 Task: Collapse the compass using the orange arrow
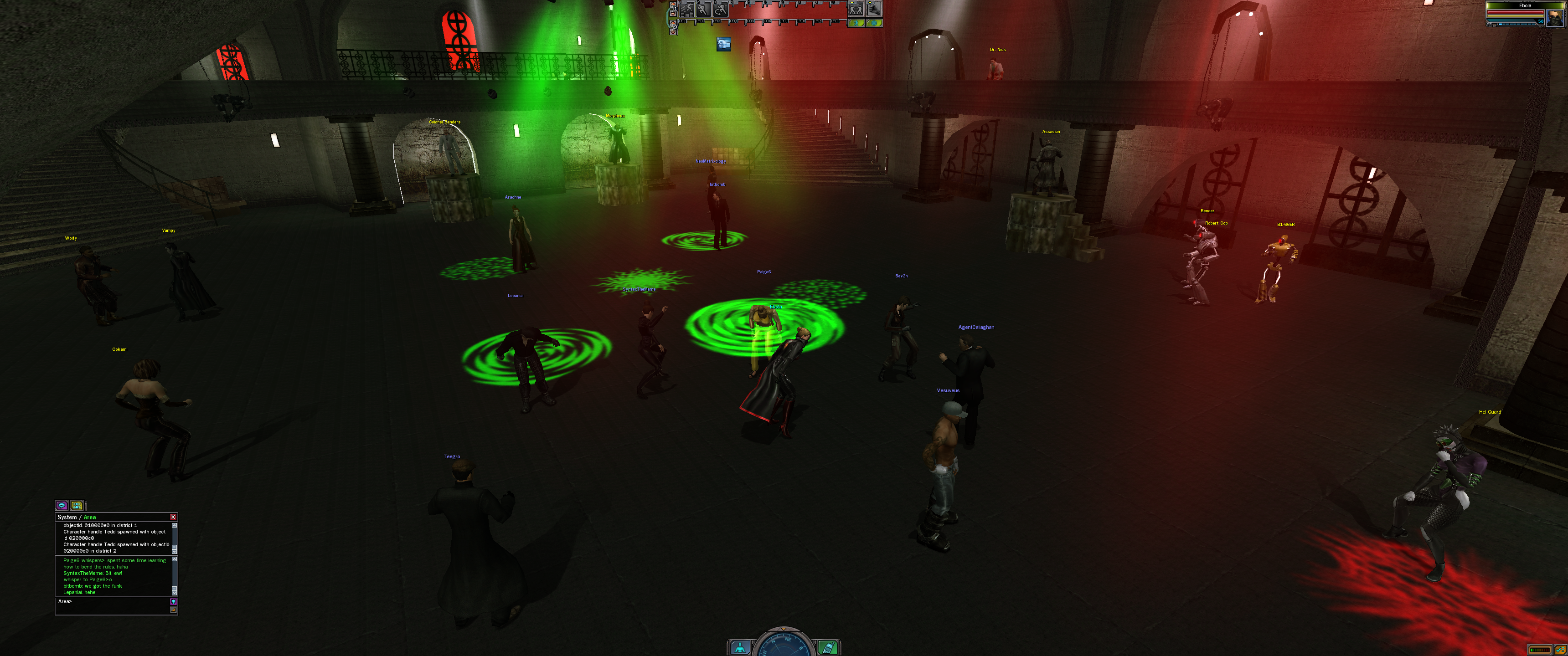784,629
